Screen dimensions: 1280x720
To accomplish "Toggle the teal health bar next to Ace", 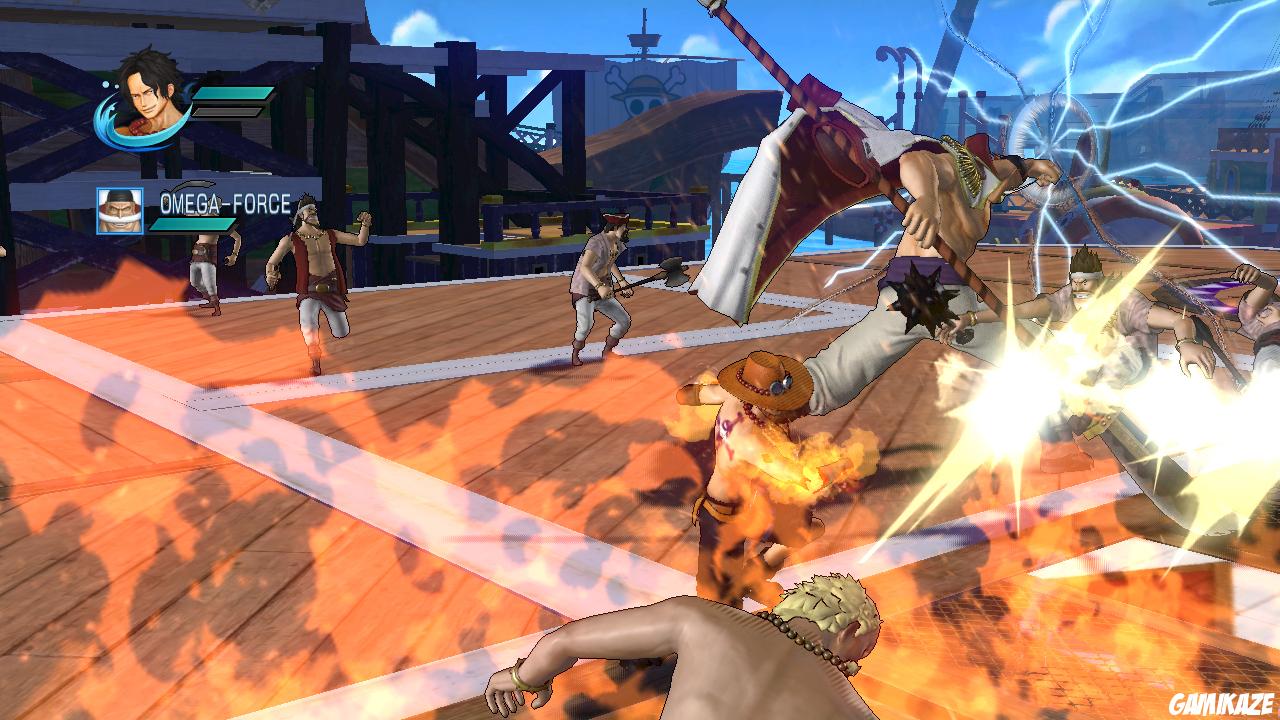I will tap(232, 93).
